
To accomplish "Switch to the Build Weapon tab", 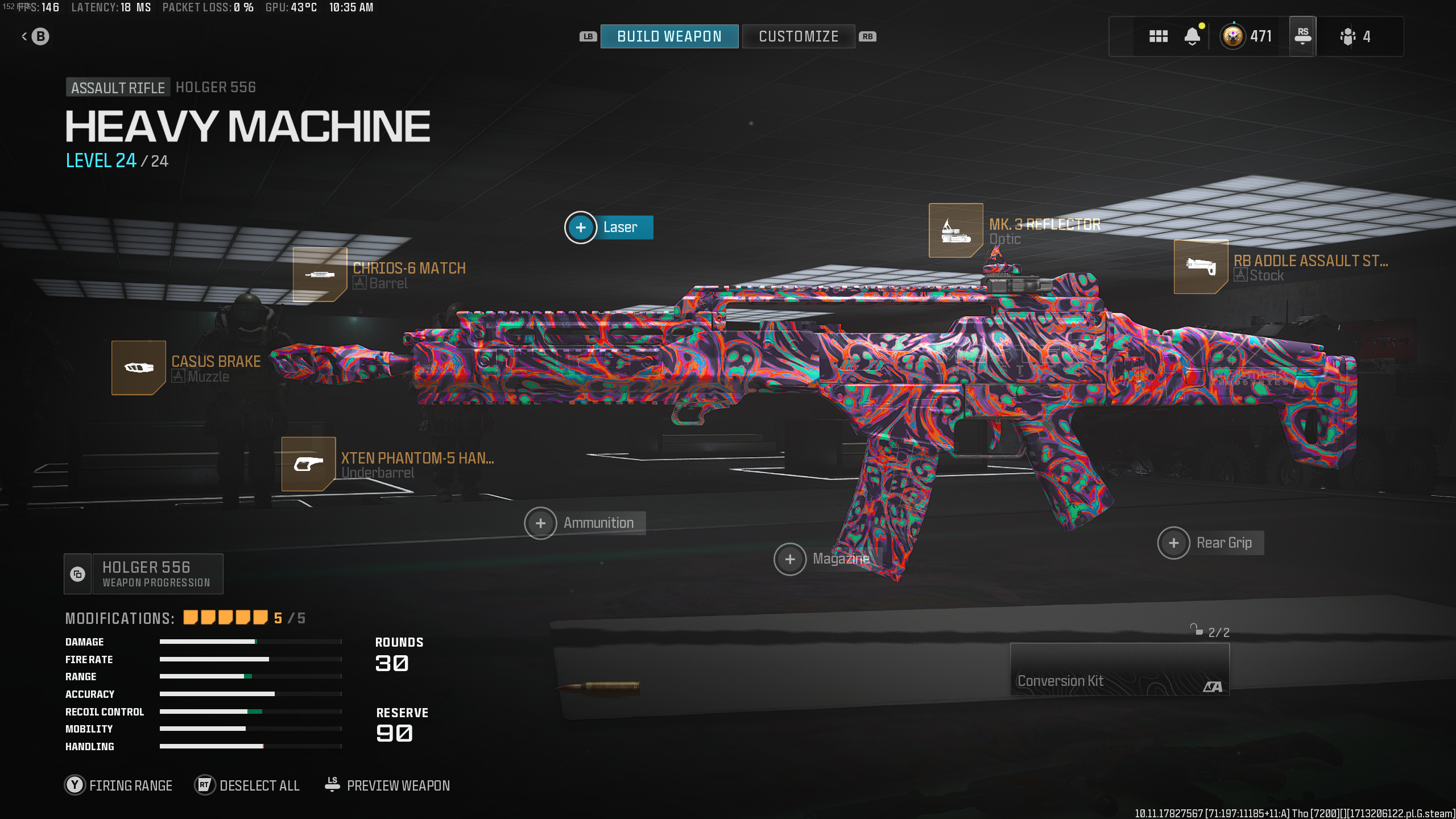I will (x=669, y=36).
